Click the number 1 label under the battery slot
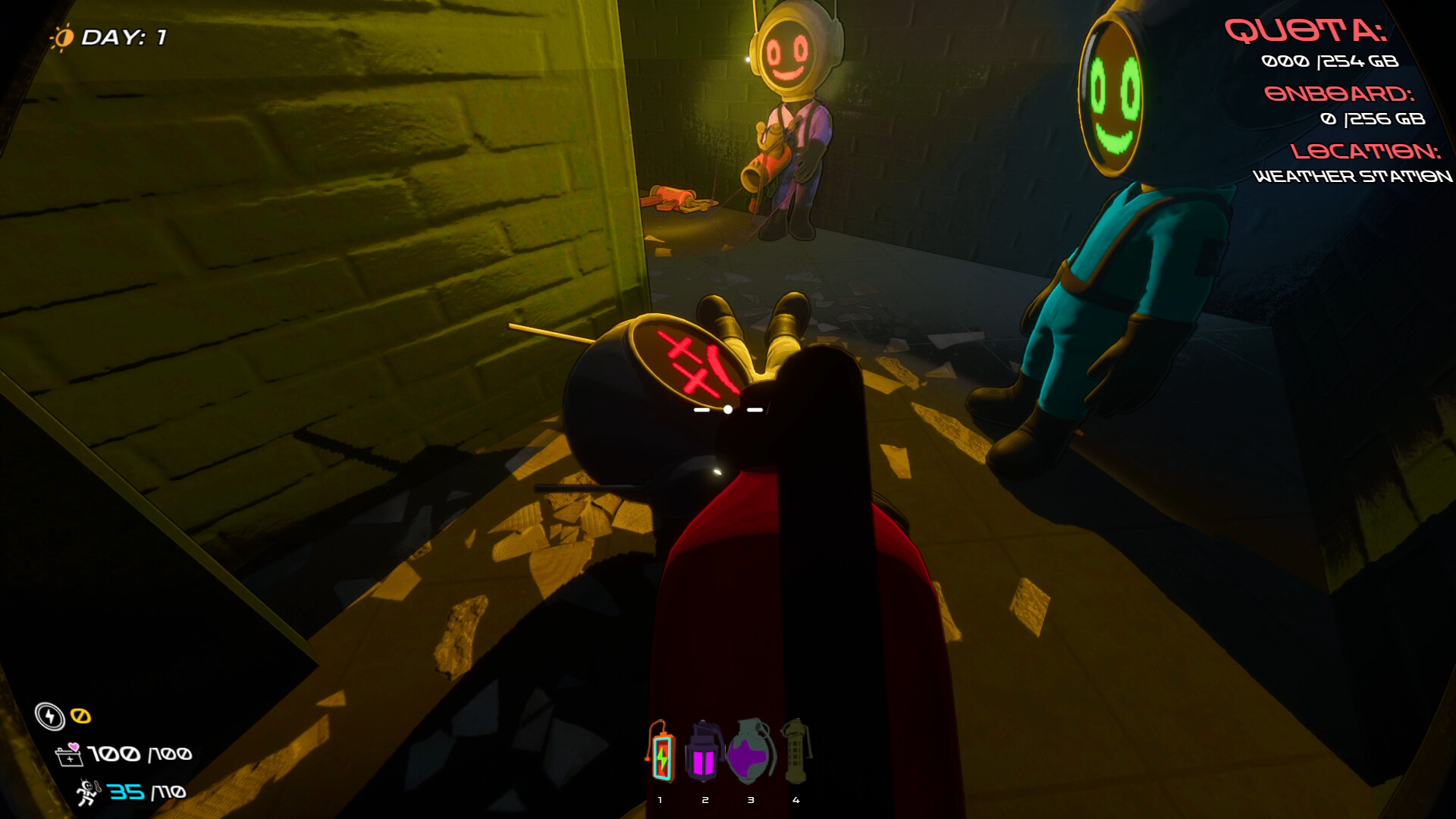Image resolution: width=1456 pixels, height=819 pixels. [659, 799]
